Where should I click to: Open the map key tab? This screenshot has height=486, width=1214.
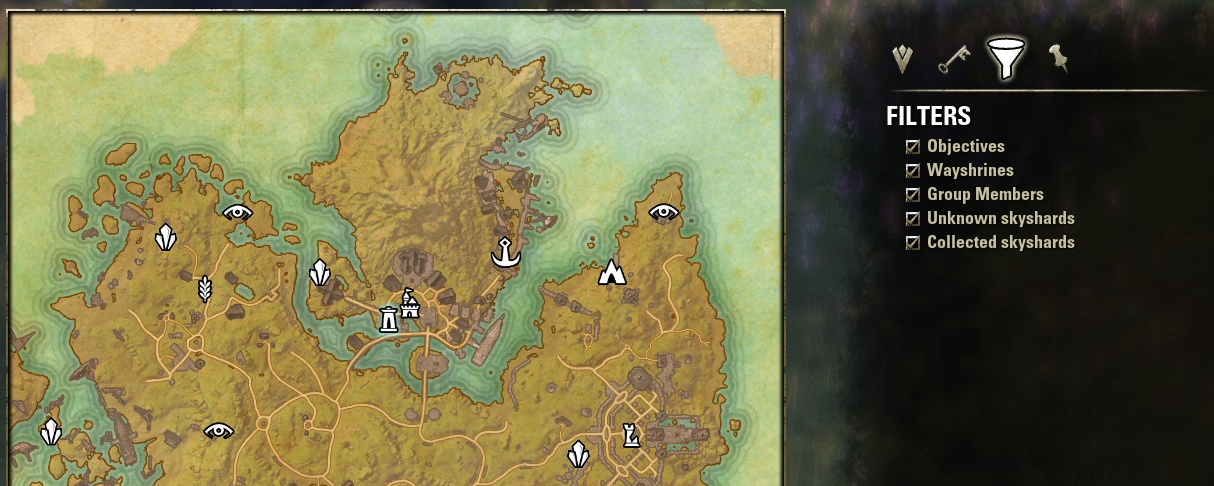pos(953,60)
